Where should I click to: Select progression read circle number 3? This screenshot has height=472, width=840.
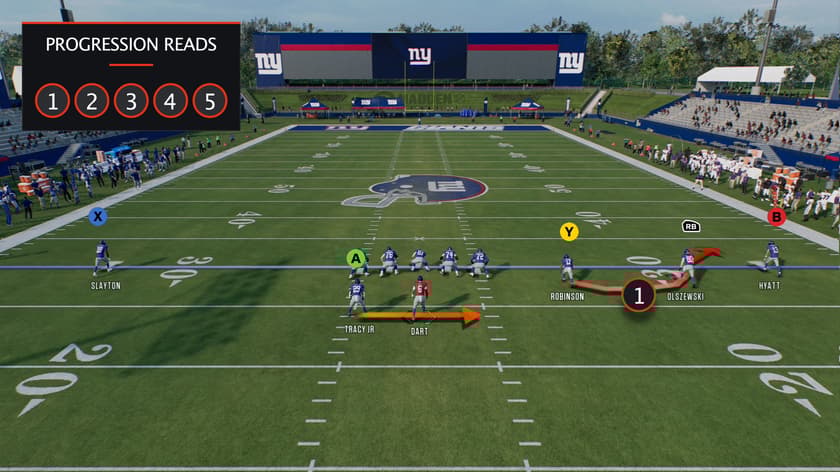coord(131,101)
